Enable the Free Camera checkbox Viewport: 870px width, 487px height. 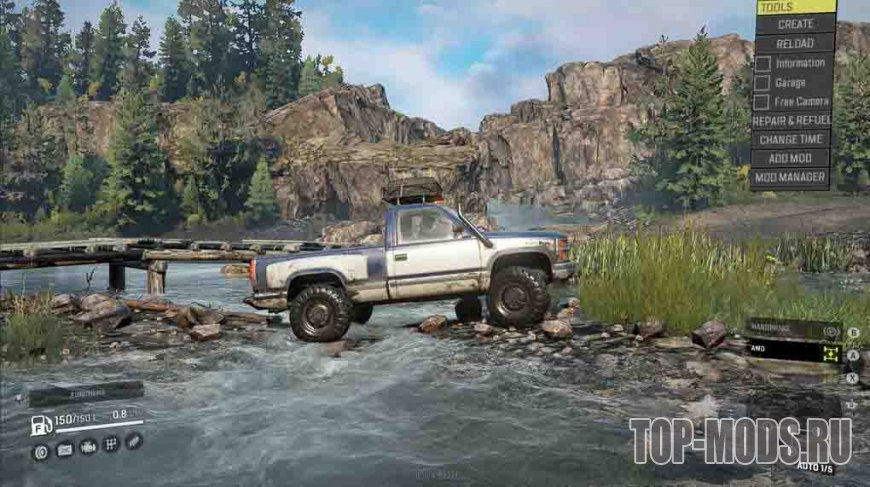[762, 101]
